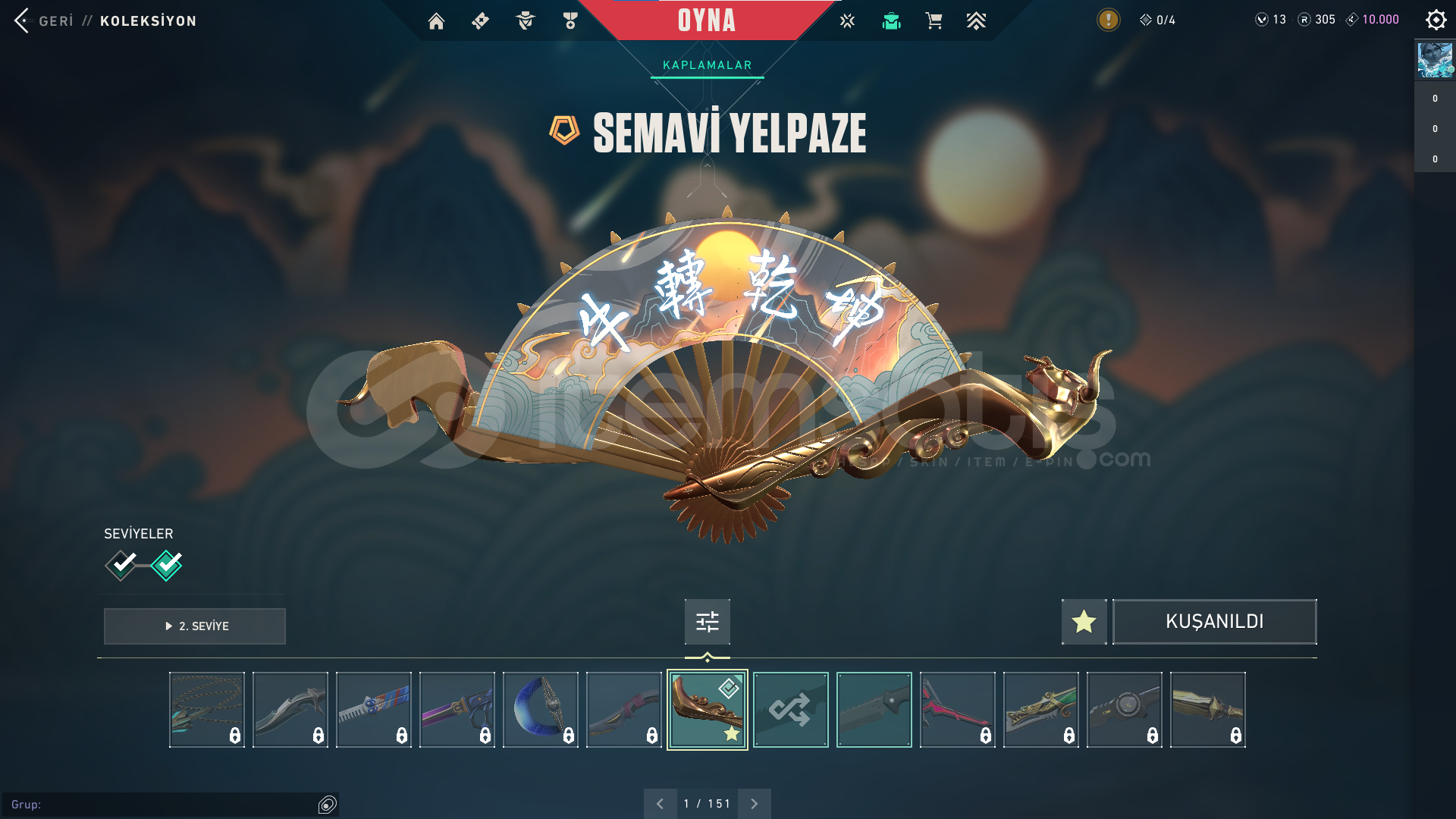The height and width of the screenshot is (819, 1456).
Task: Open the skin filter options button
Action: (707, 622)
